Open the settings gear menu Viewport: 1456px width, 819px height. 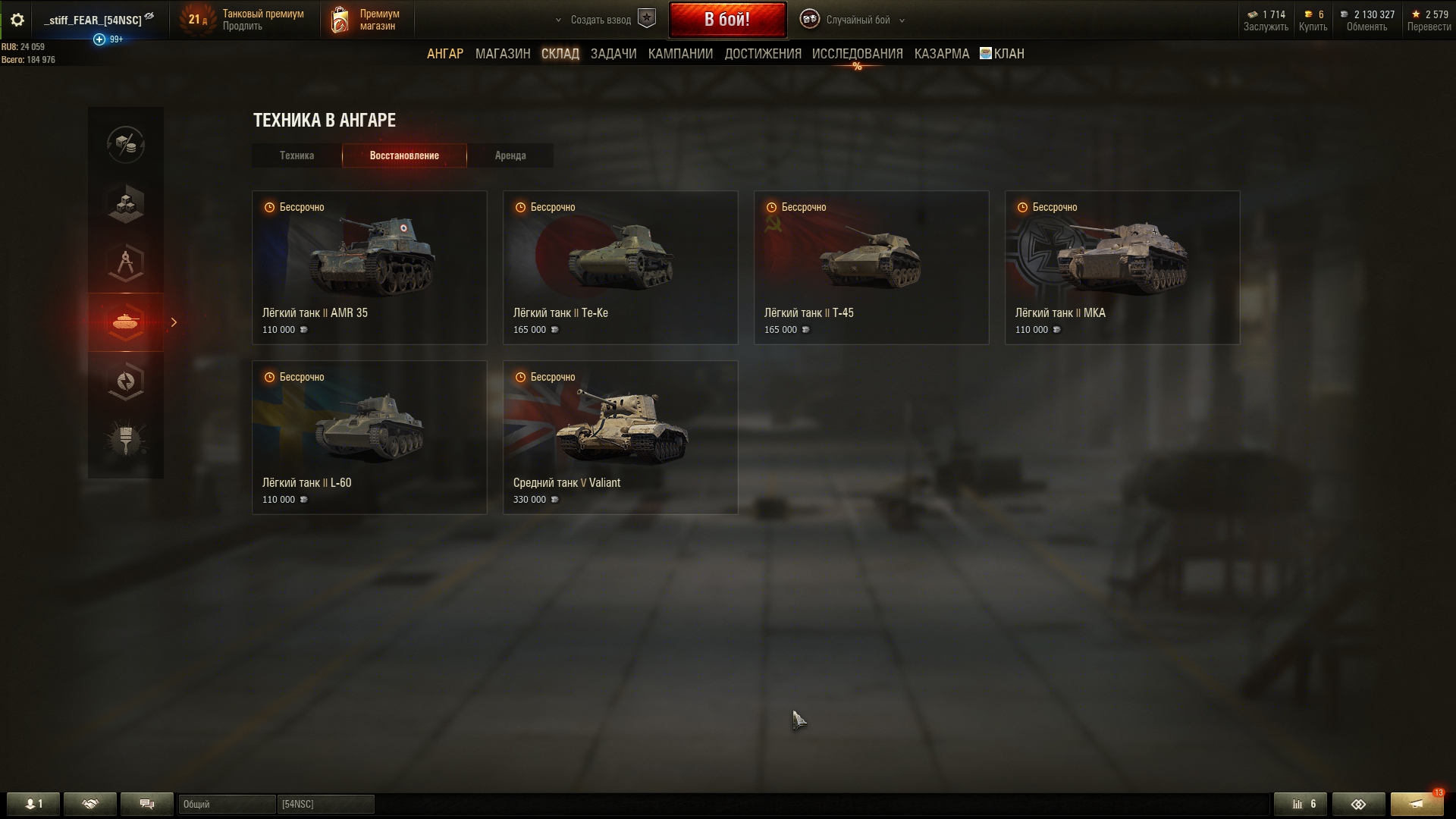17,20
